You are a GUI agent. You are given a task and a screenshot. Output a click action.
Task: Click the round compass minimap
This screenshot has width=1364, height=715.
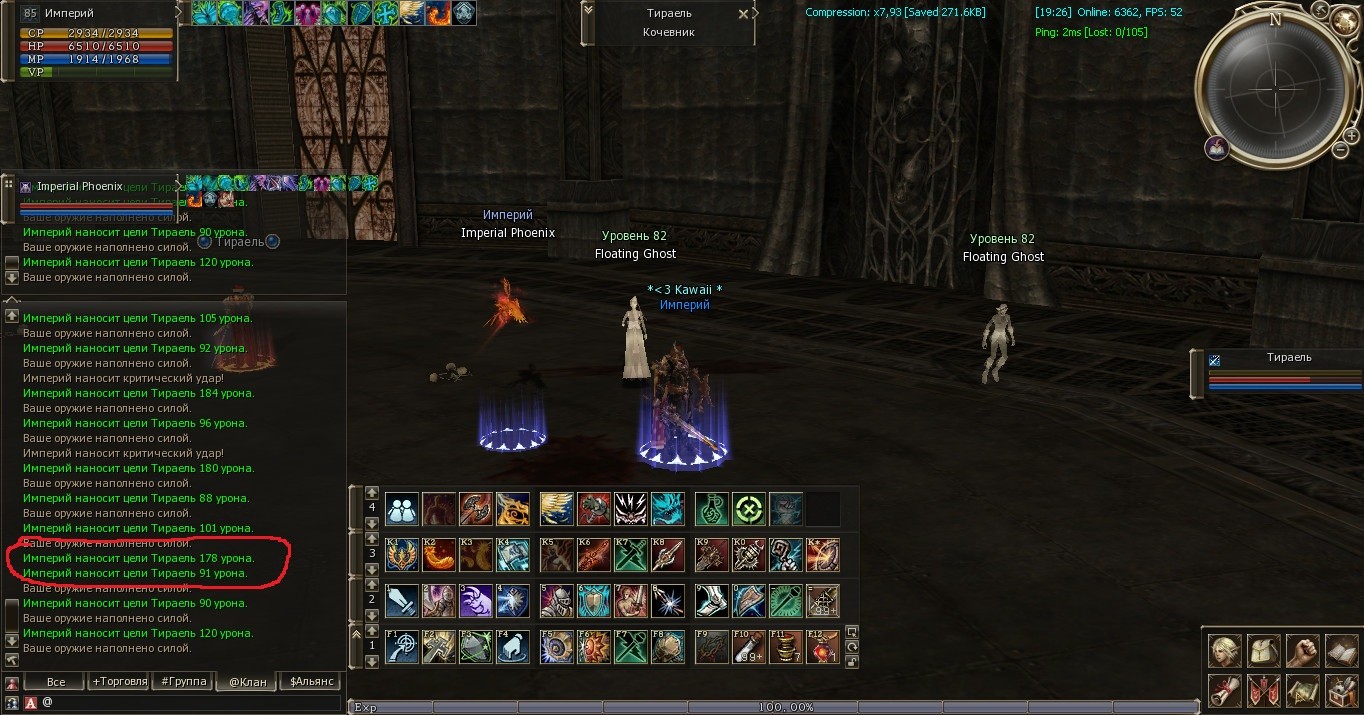1274,79
